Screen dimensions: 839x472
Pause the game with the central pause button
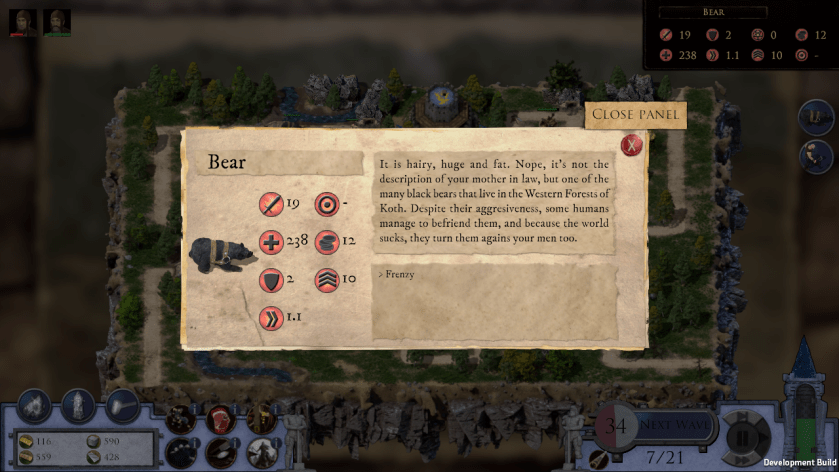[743, 438]
